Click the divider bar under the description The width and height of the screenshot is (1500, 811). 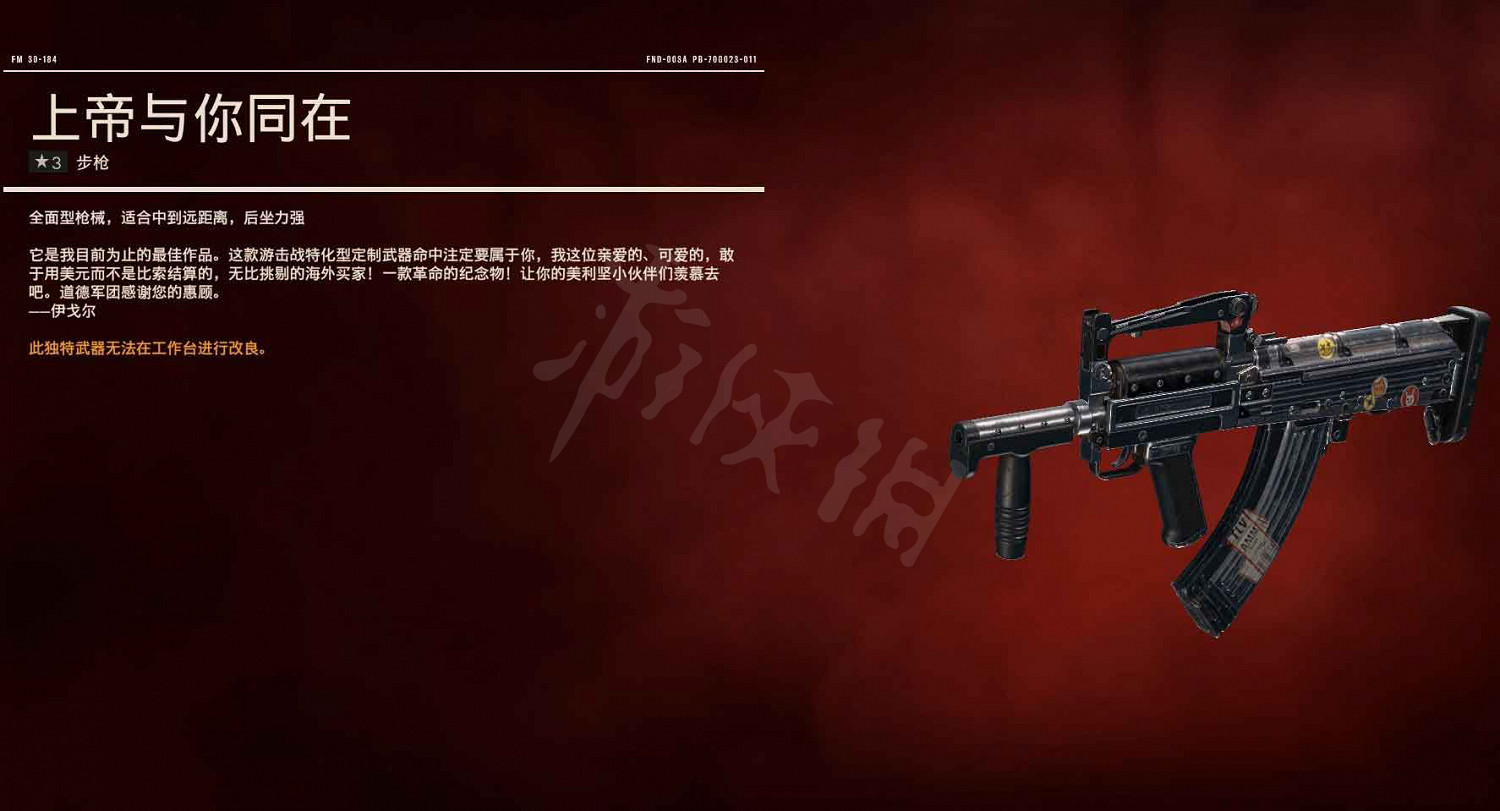click(385, 190)
